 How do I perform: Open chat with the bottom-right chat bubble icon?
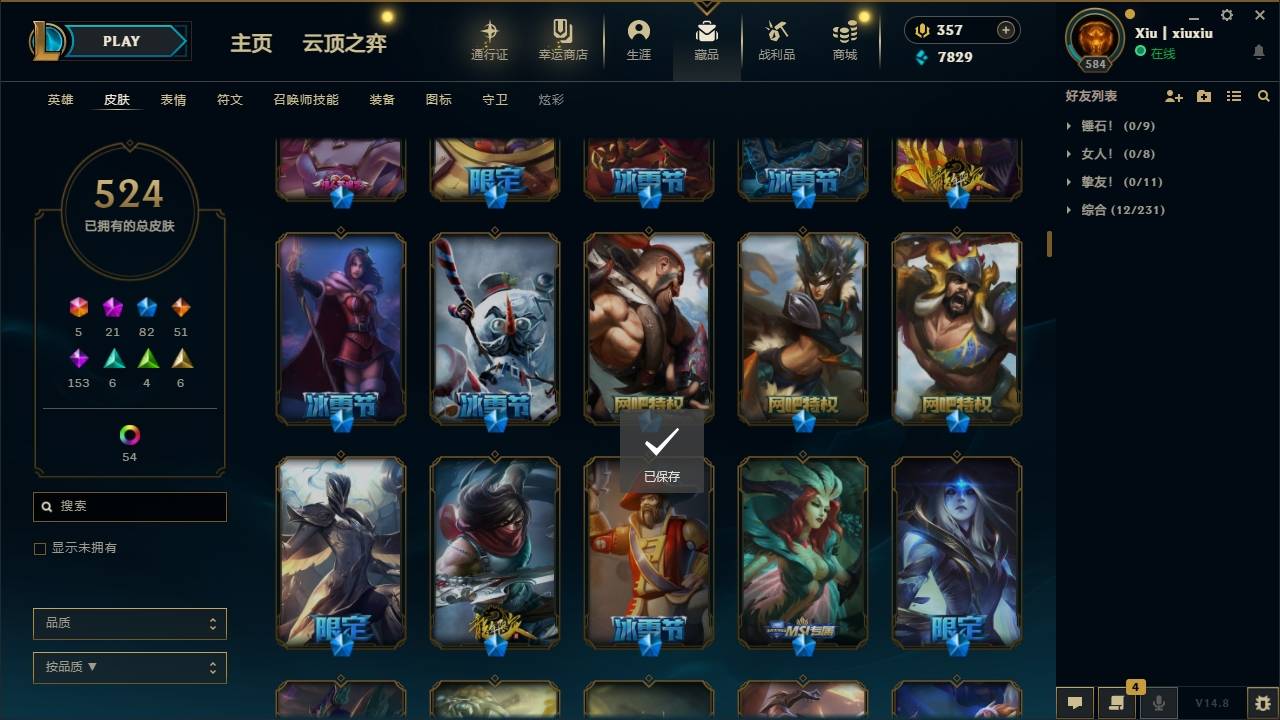pyautogui.click(x=1074, y=703)
